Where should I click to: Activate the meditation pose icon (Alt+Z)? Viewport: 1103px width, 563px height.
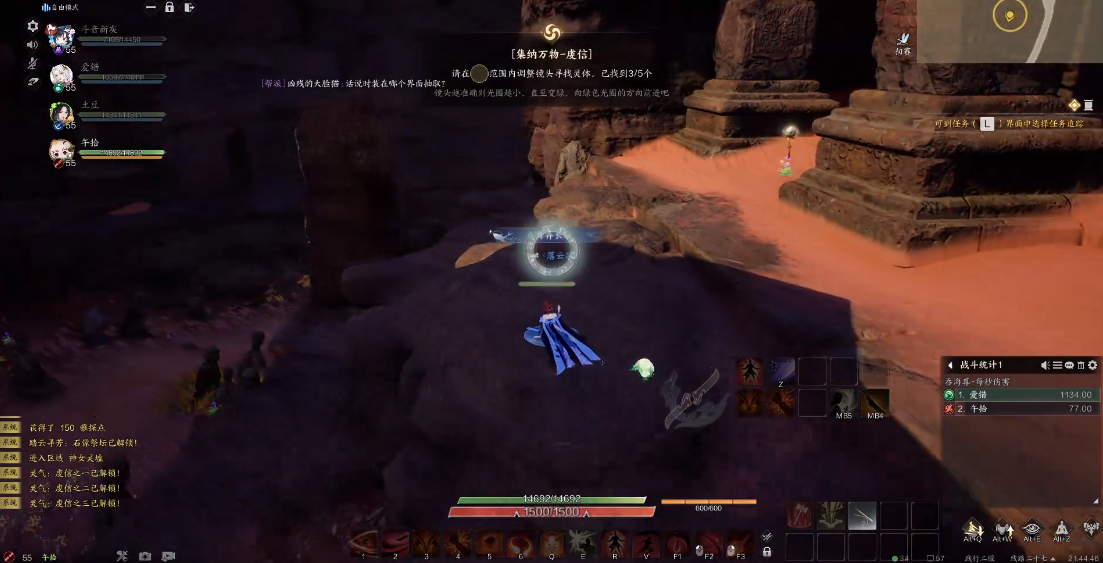coord(1061,528)
